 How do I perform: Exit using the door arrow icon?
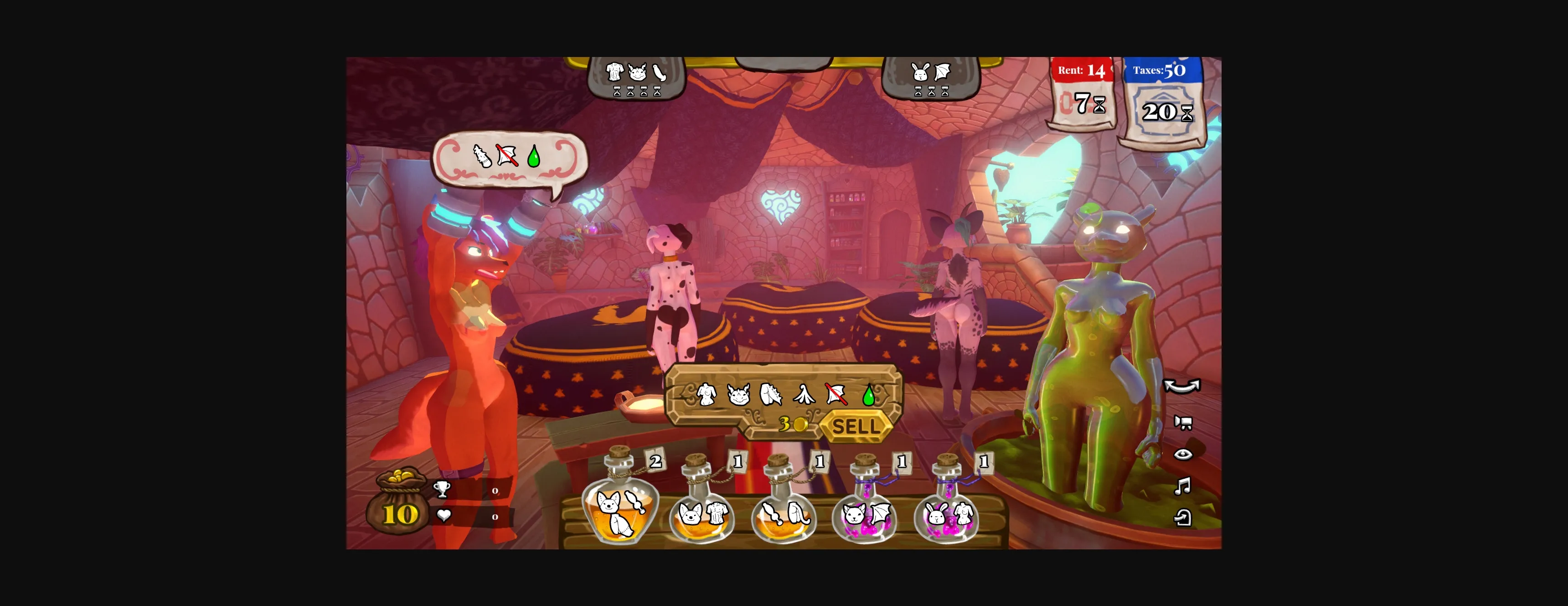(1182, 518)
